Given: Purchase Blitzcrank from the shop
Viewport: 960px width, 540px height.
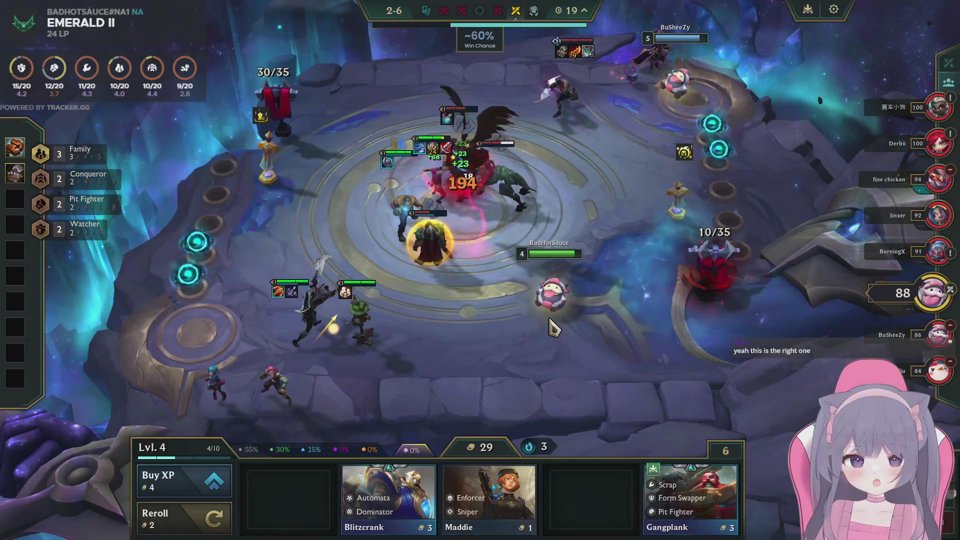Looking at the screenshot, I should (389, 498).
